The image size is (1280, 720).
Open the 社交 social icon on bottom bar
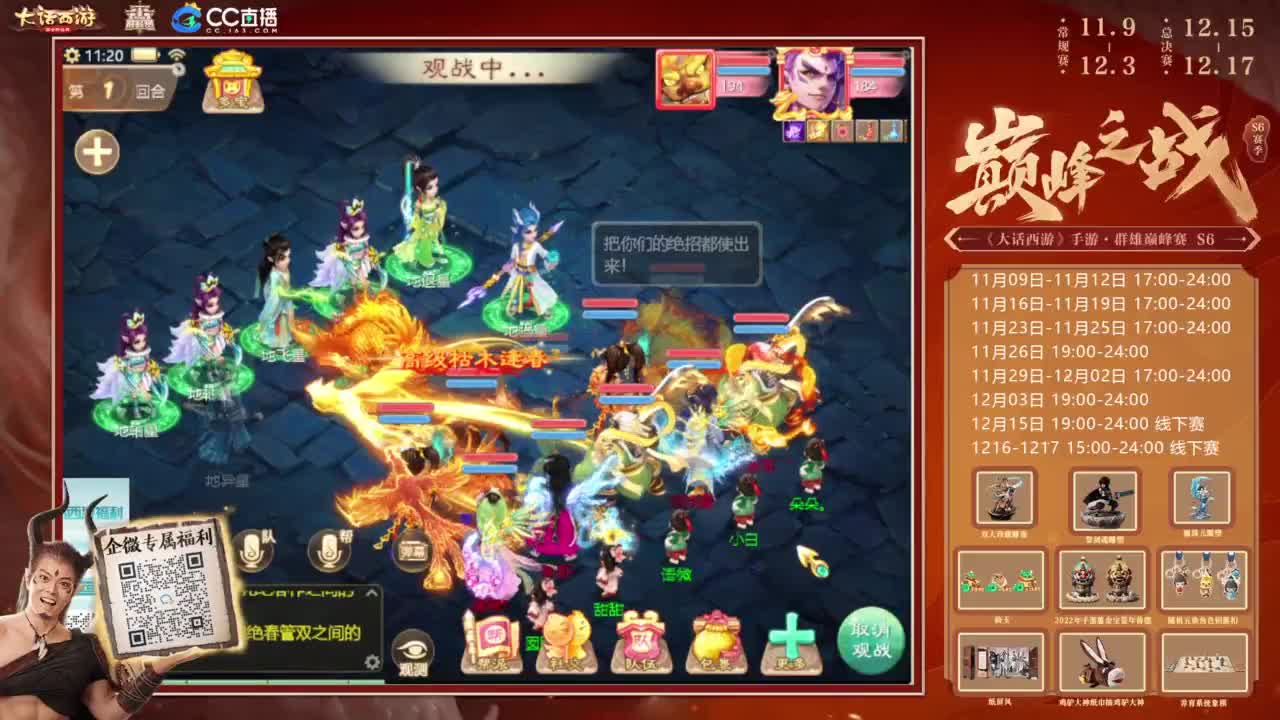(x=568, y=640)
